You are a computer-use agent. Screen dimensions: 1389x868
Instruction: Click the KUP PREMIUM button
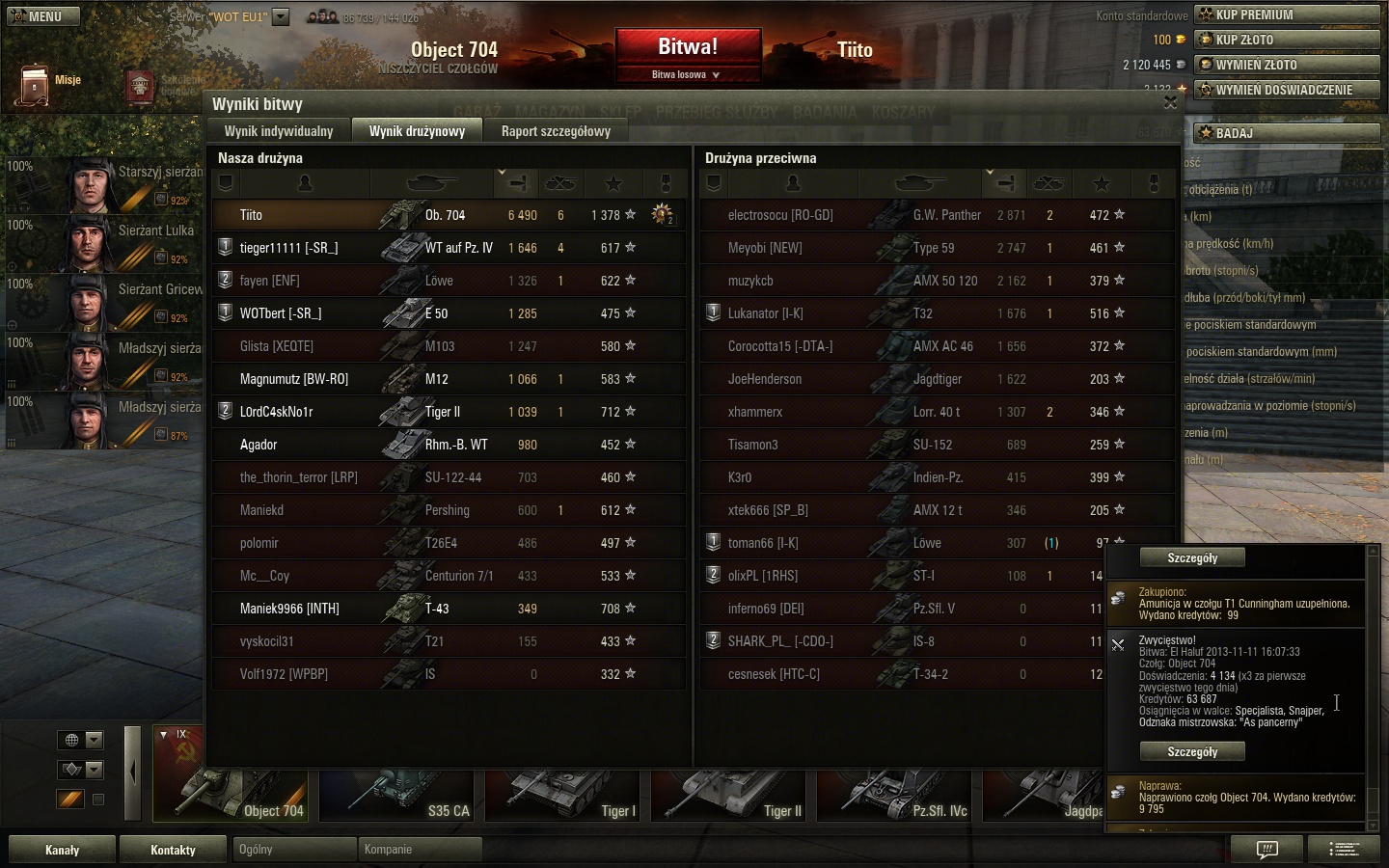(1288, 14)
